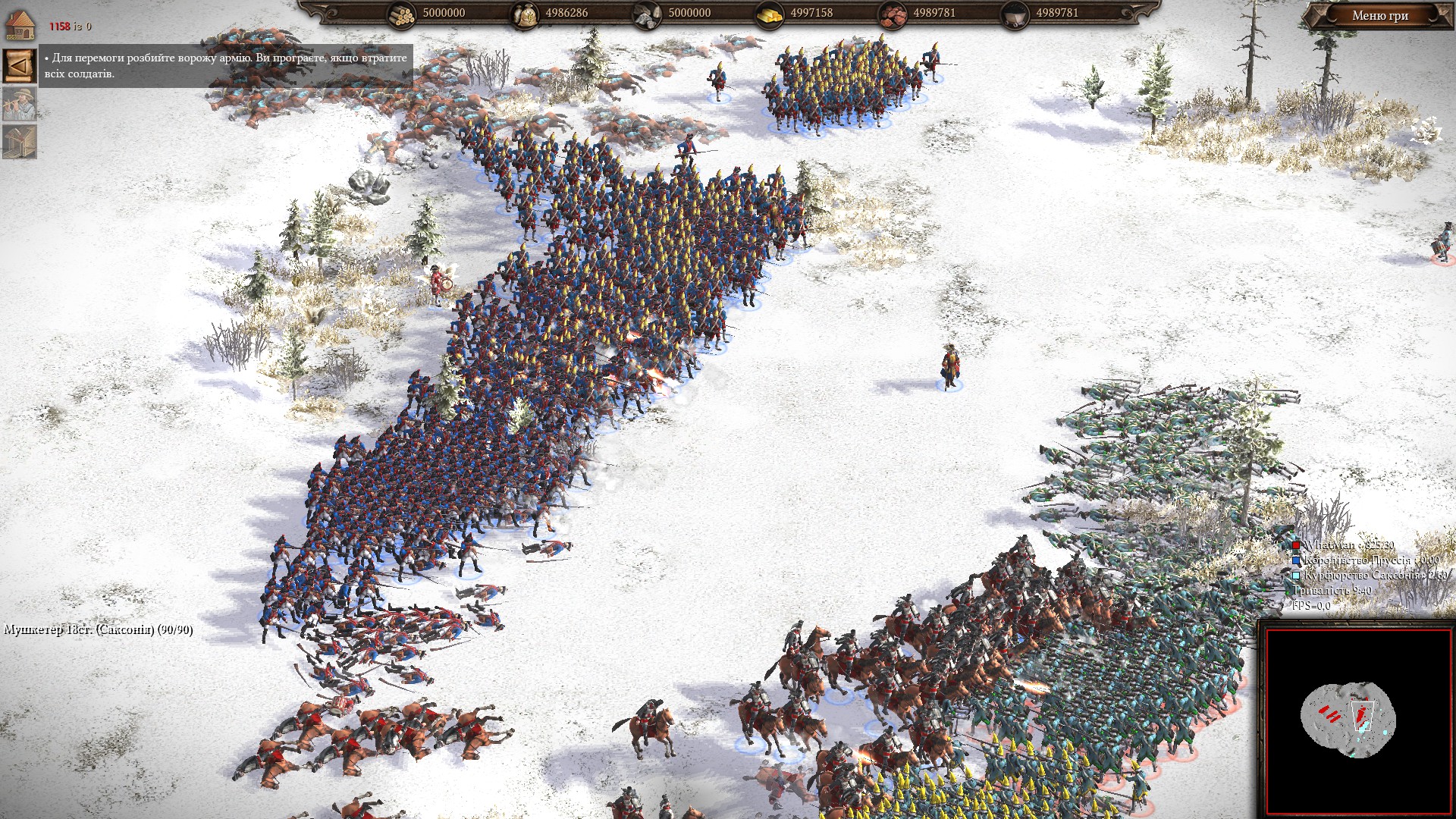Click the wood logs resource icon
The image size is (1456, 819).
402,14
